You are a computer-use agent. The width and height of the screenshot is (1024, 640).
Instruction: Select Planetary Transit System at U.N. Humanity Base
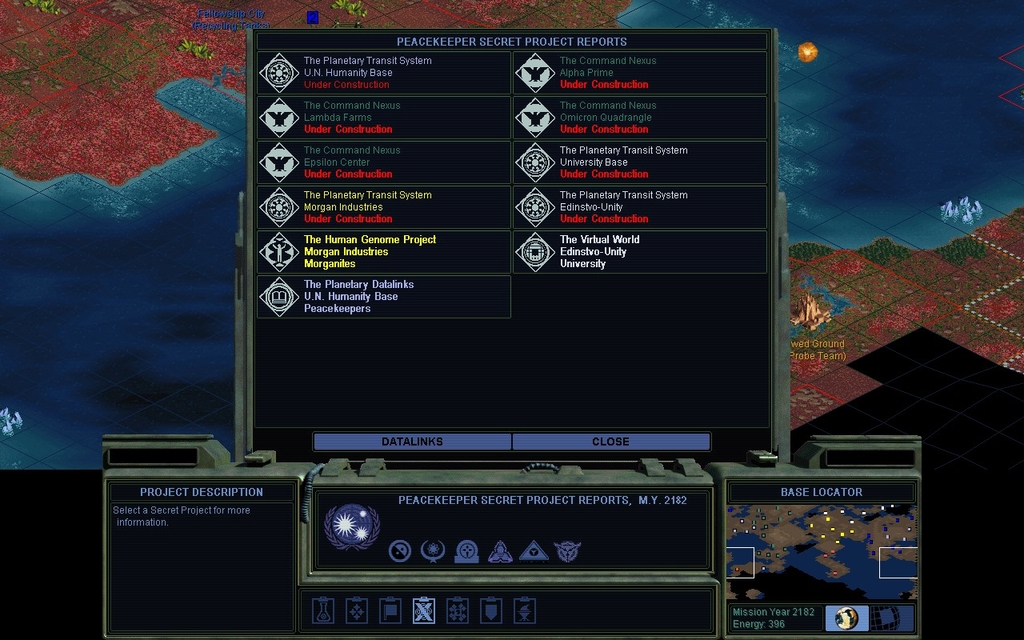(384, 73)
